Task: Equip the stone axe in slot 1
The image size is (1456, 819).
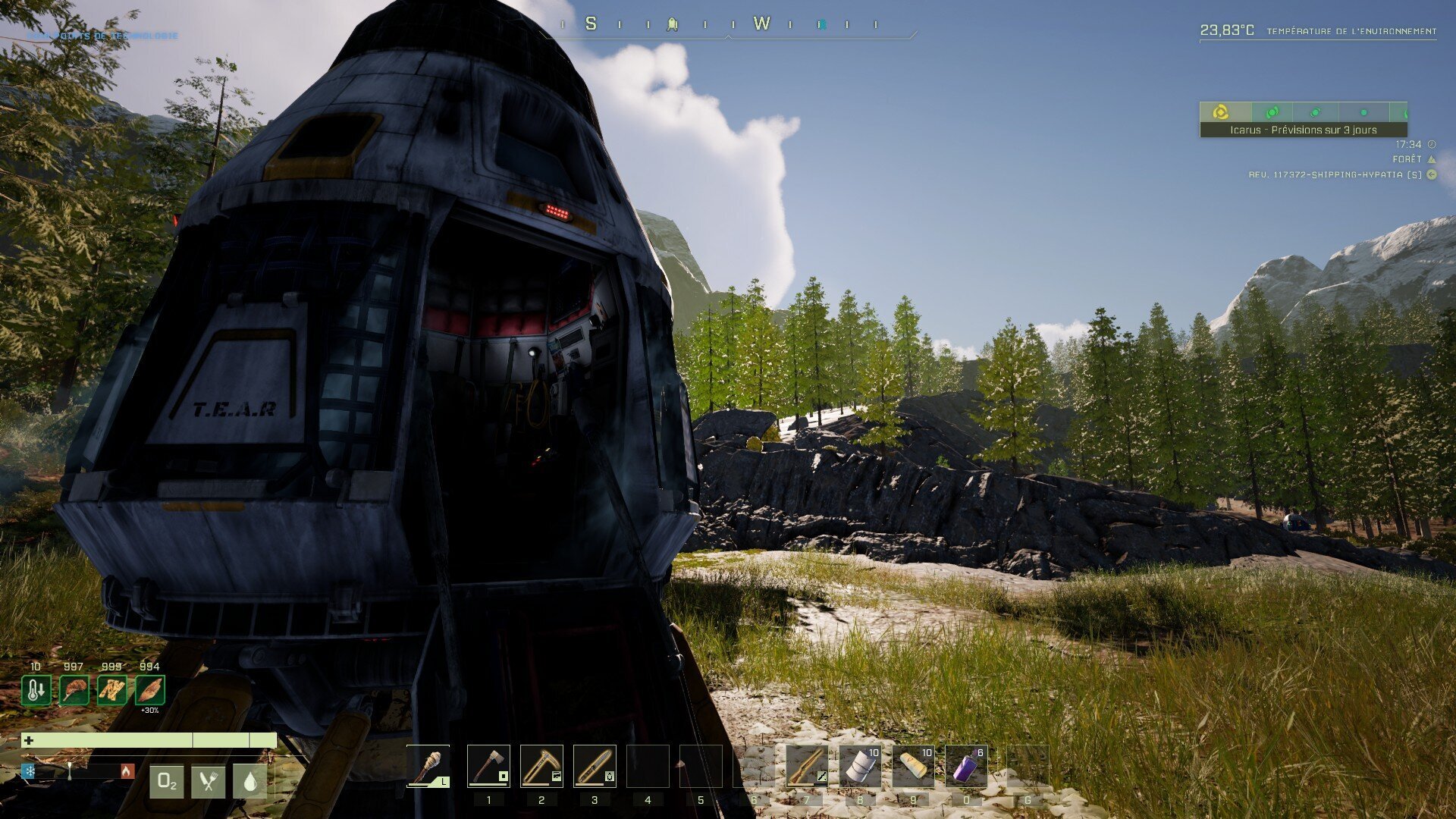Action: tap(488, 767)
